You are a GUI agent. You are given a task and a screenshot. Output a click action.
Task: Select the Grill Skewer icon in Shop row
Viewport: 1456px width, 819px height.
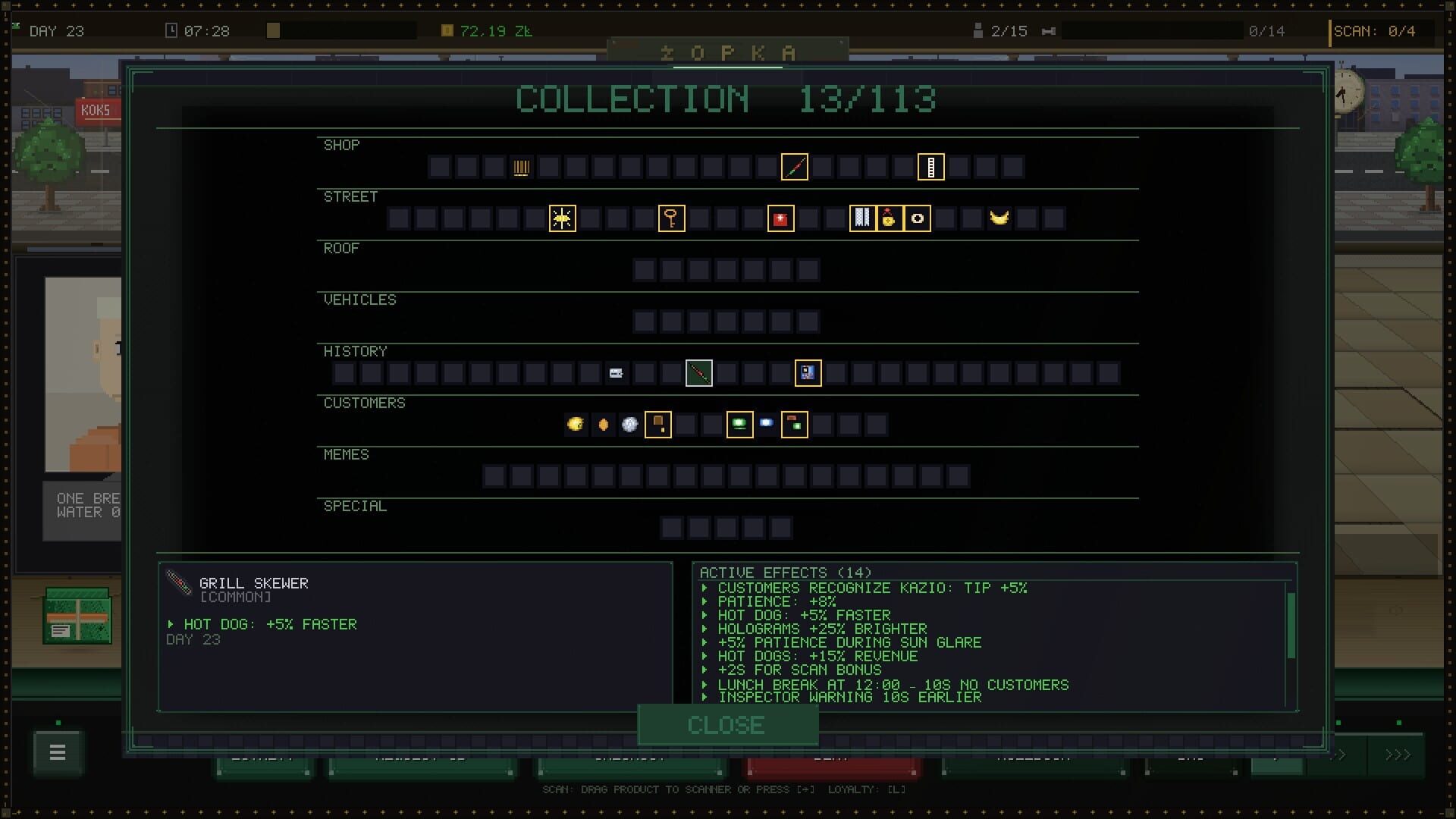[x=795, y=166]
